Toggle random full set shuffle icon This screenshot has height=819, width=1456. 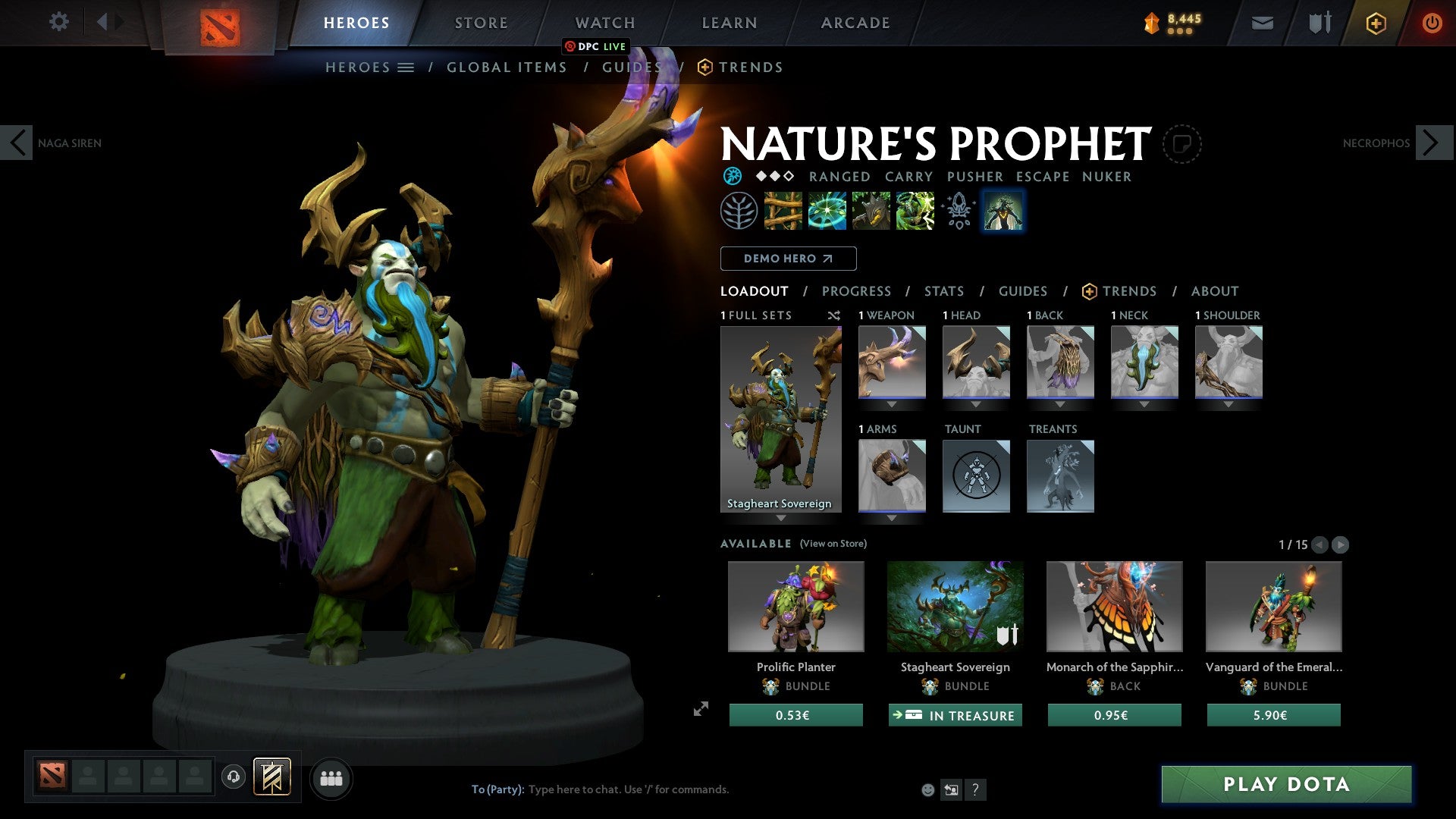[x=834, y=315]
